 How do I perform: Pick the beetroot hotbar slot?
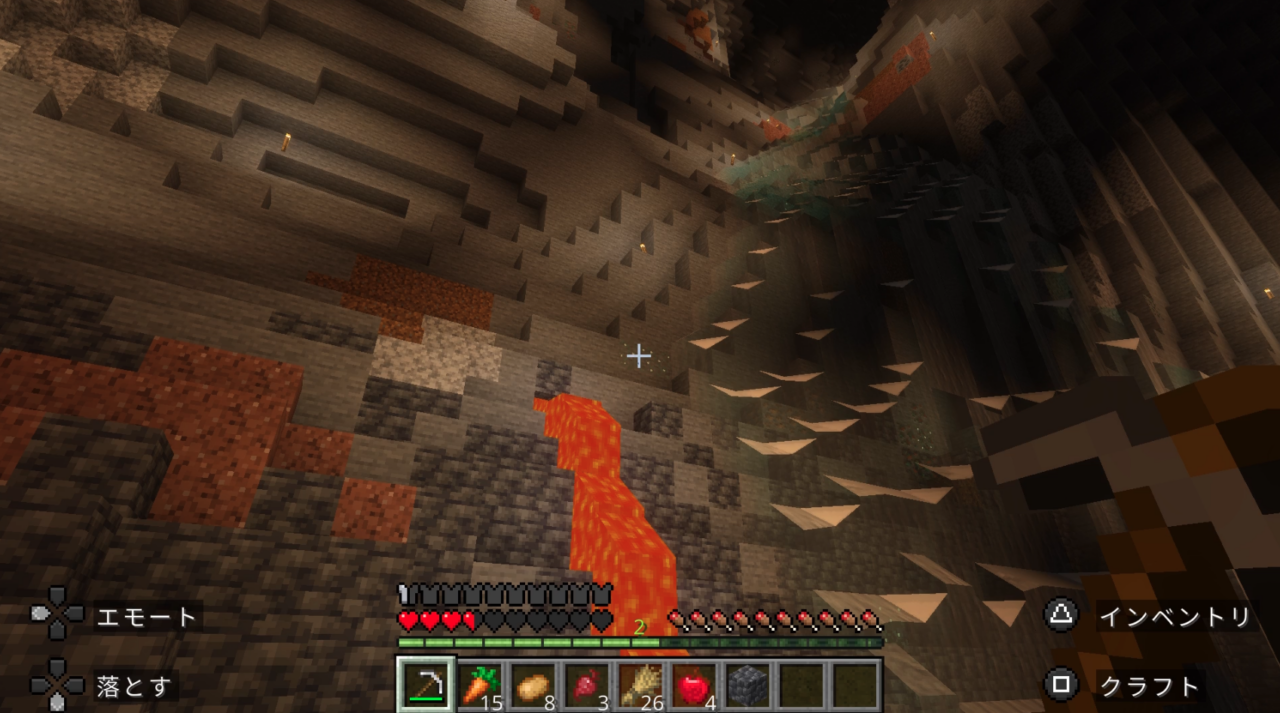click(x=587, y=685)
